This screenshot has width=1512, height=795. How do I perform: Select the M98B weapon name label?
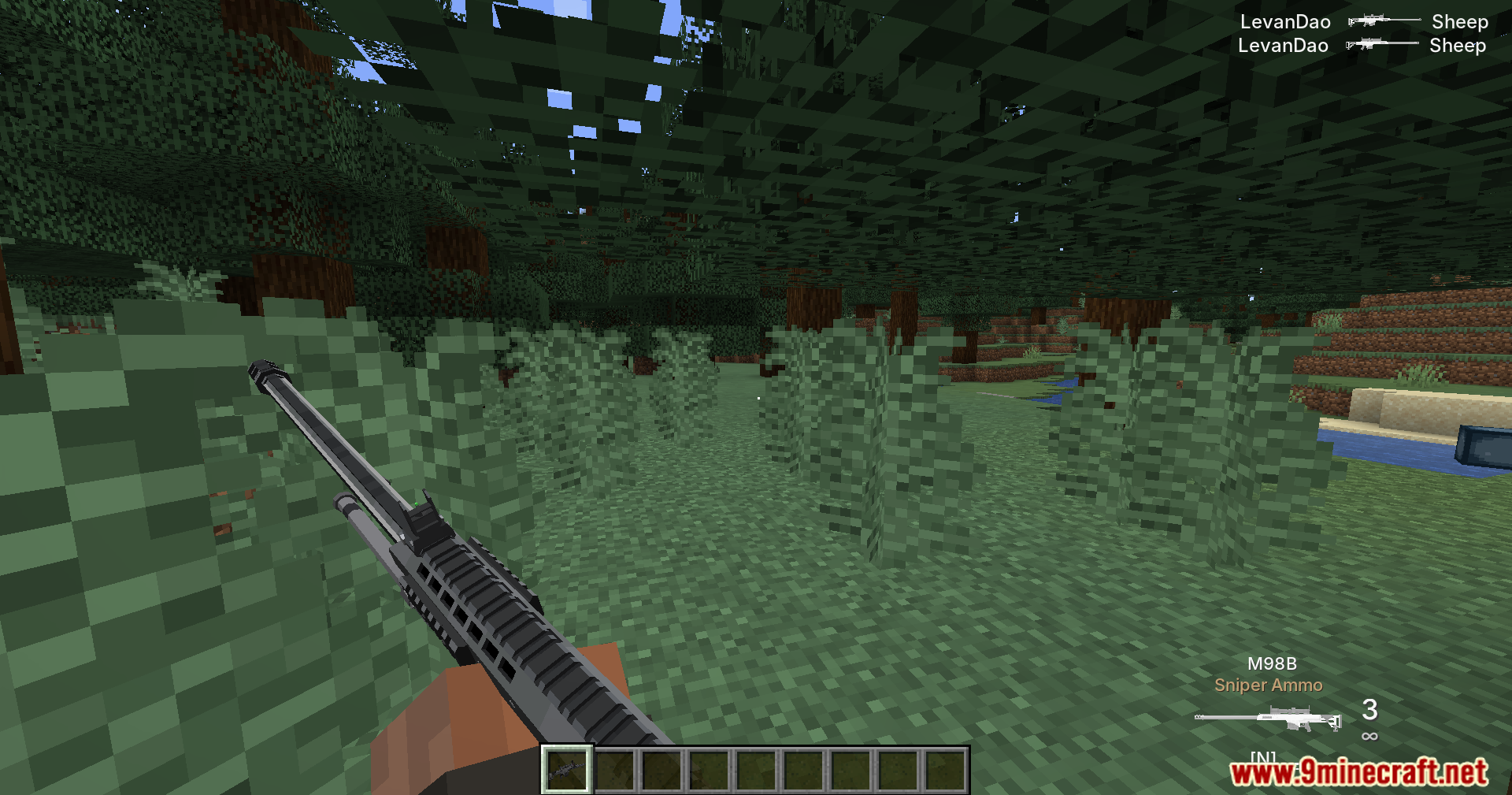pyautogui.click(x=1273, y=664)
